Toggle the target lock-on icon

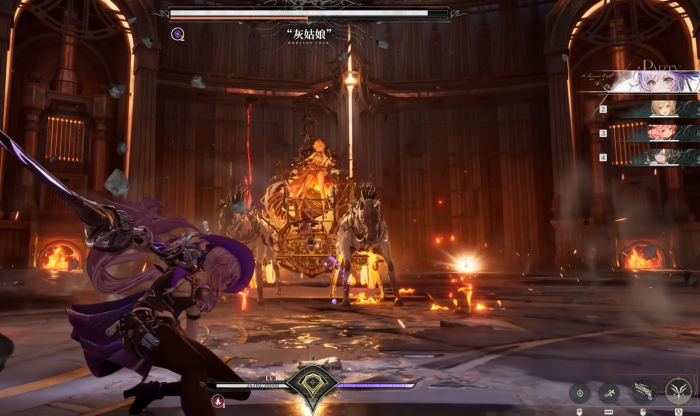pyautogui.click(x=579, y=394)
